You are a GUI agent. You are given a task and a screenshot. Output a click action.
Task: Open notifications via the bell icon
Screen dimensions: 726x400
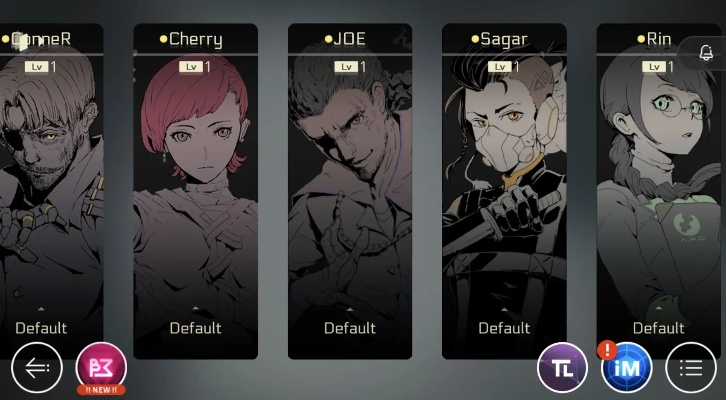point(706,52)
